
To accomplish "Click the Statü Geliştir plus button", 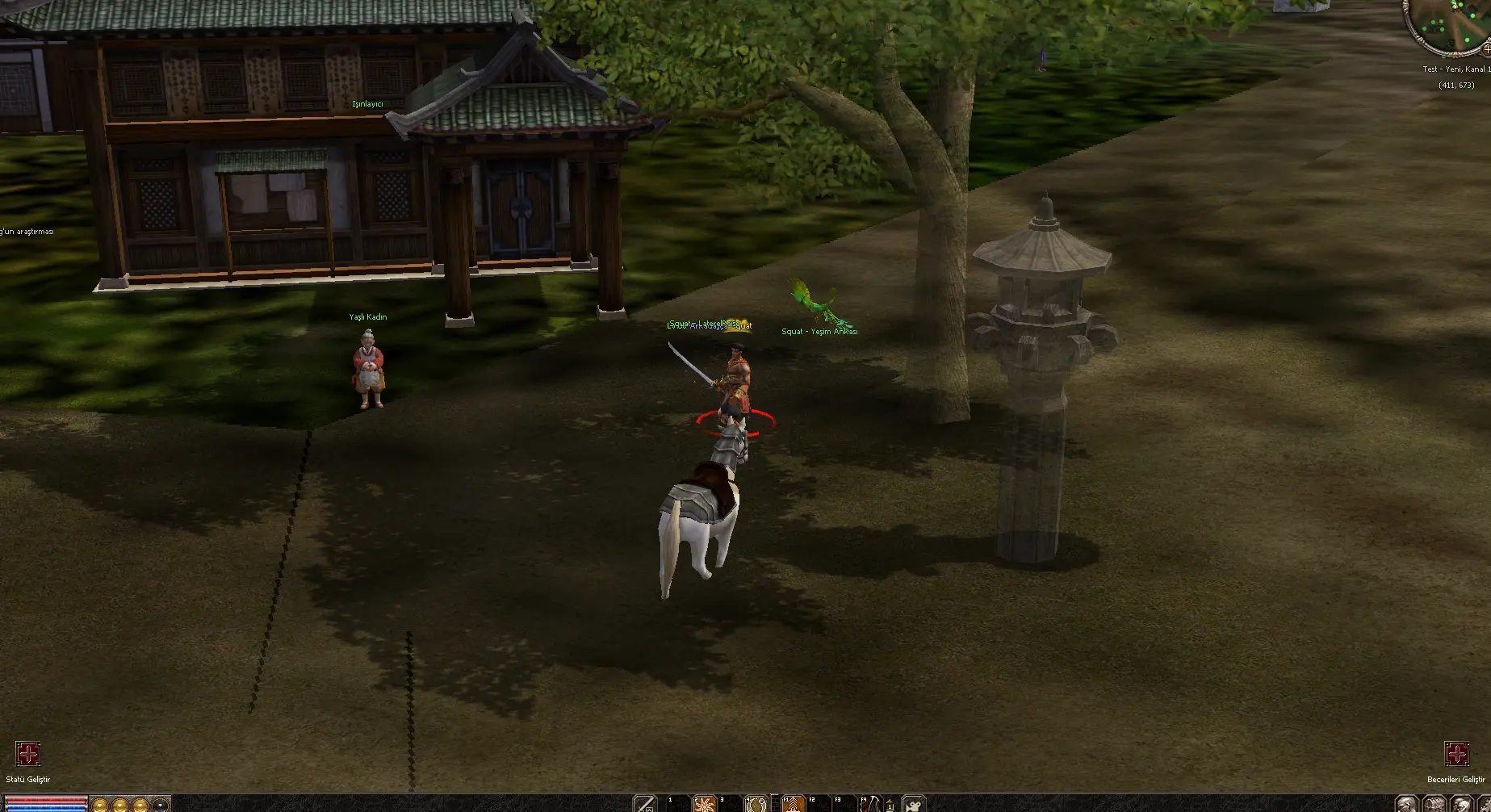I will coord(28,755).
